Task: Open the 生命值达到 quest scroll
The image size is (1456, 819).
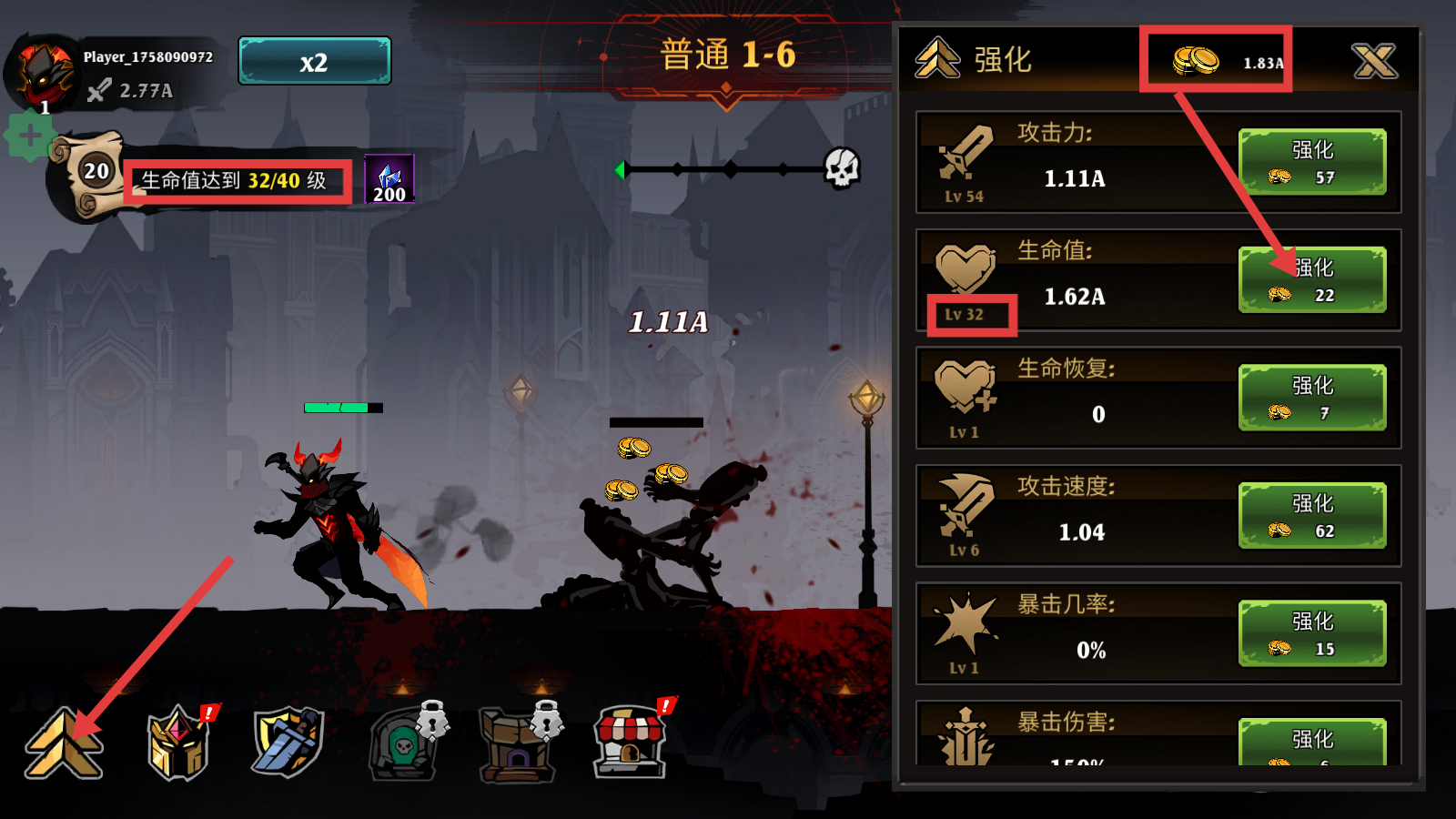Action: [x=238, y=181]
